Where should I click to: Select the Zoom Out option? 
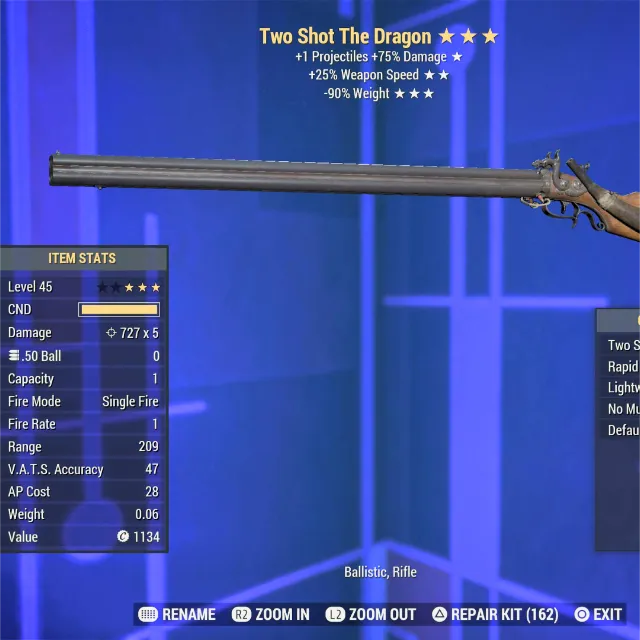(372, 614)
